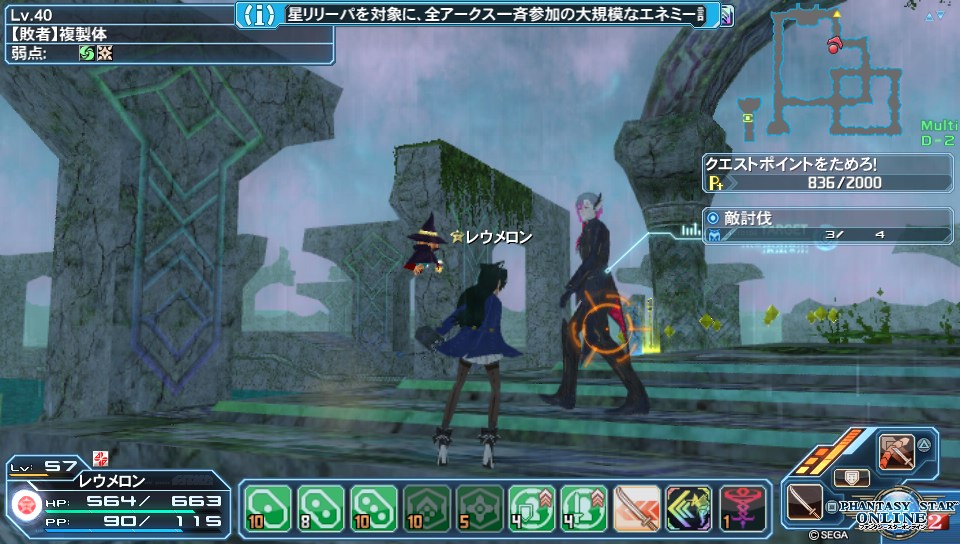Image resolution: width=960 pixels, height=544 pixels.
Task: Select the 敵討伐 enemy objective panel
Action: point(828,226)
